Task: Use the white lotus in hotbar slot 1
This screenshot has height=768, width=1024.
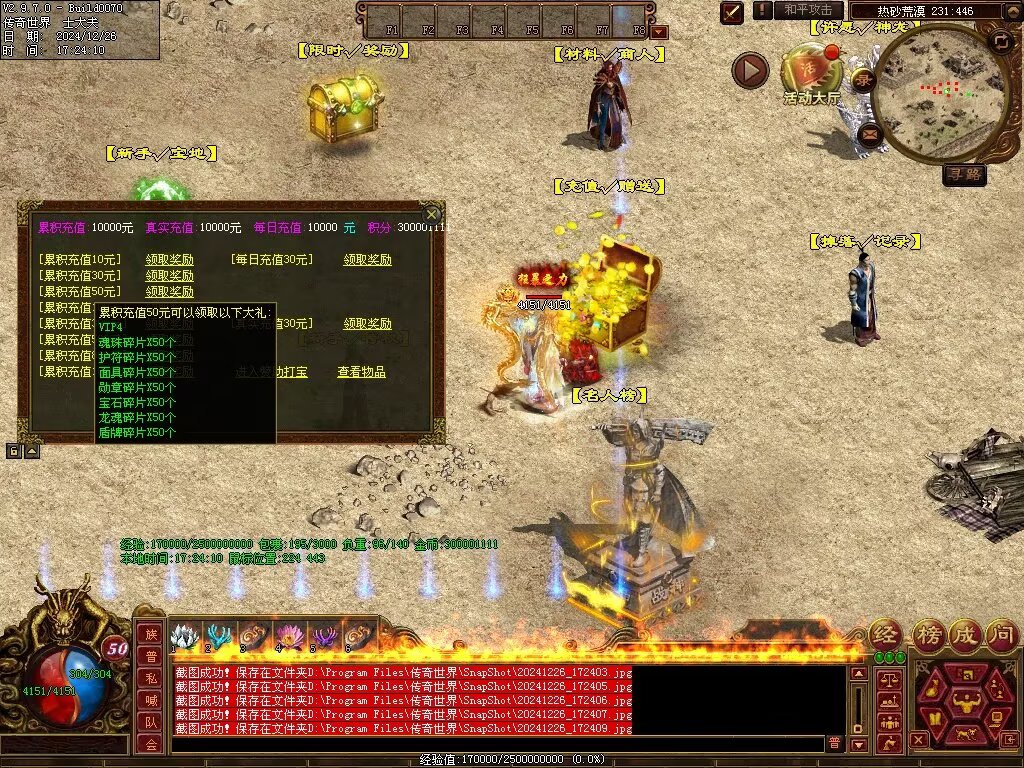Action: [x=183, y=637]
